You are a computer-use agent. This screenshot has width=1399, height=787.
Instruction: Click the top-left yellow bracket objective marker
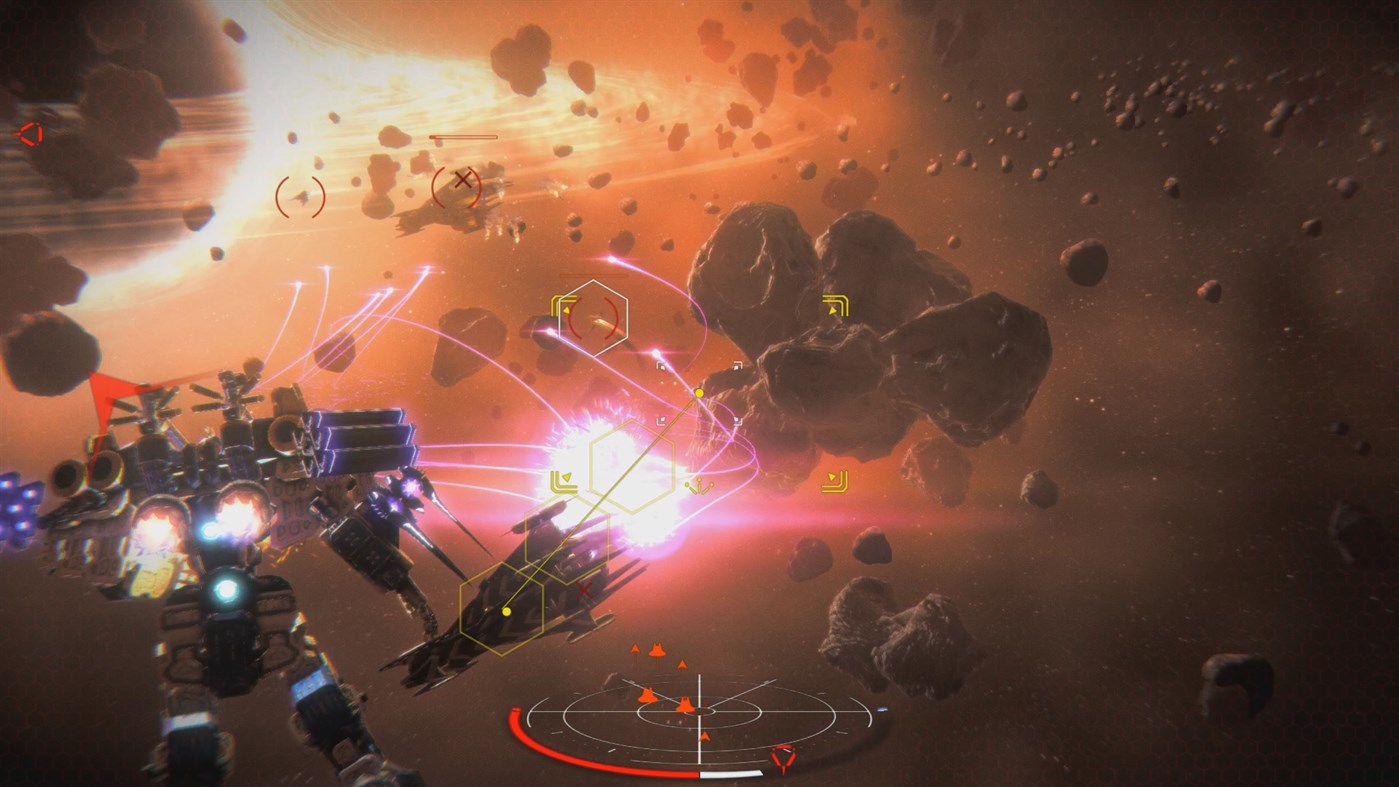[x=561, y=303]
